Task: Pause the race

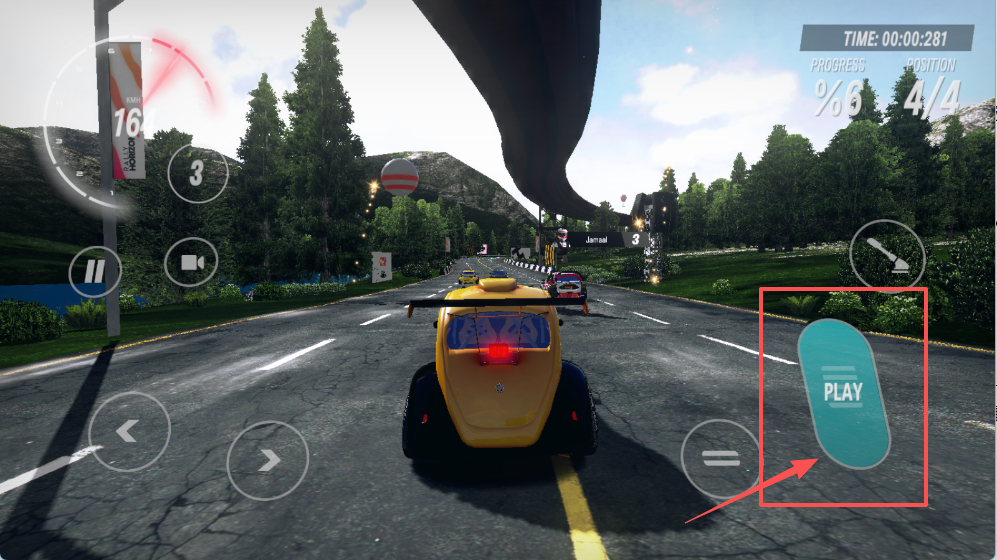Action: (95, 271)
